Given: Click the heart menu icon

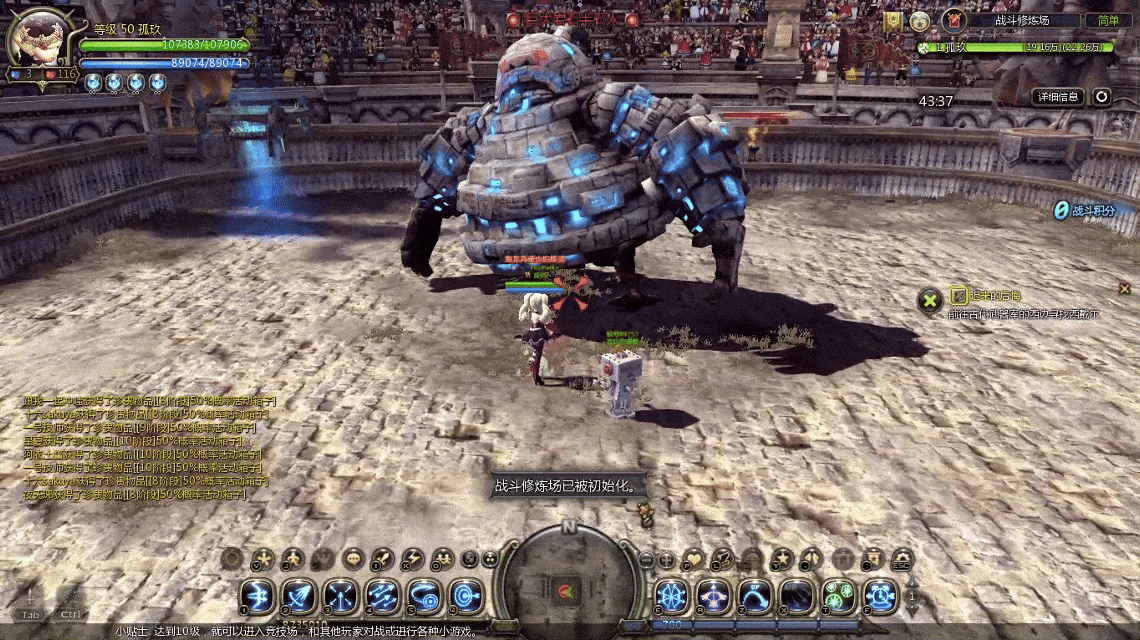Looking at the screenshot, I should point(694,558).
